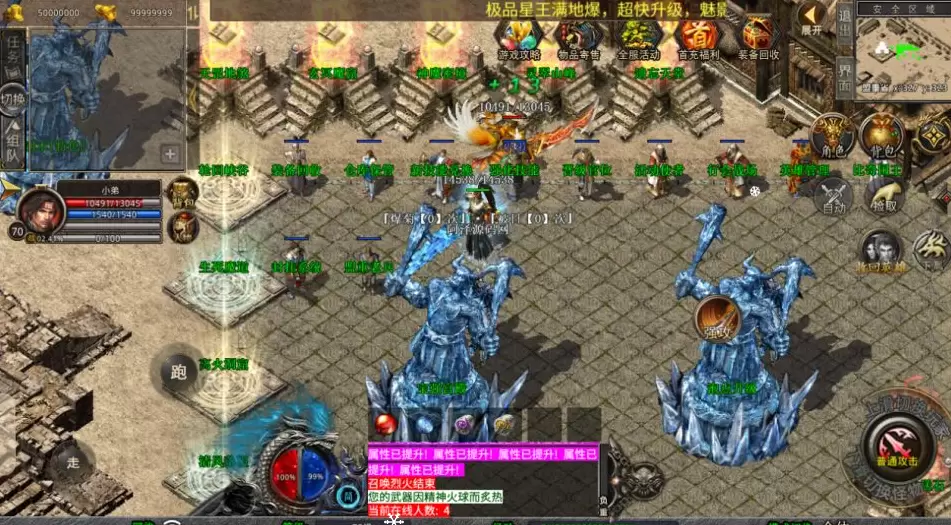The image size is (951, 525).
Task: Toggle the 跑 run button
Action: point(178,372)
